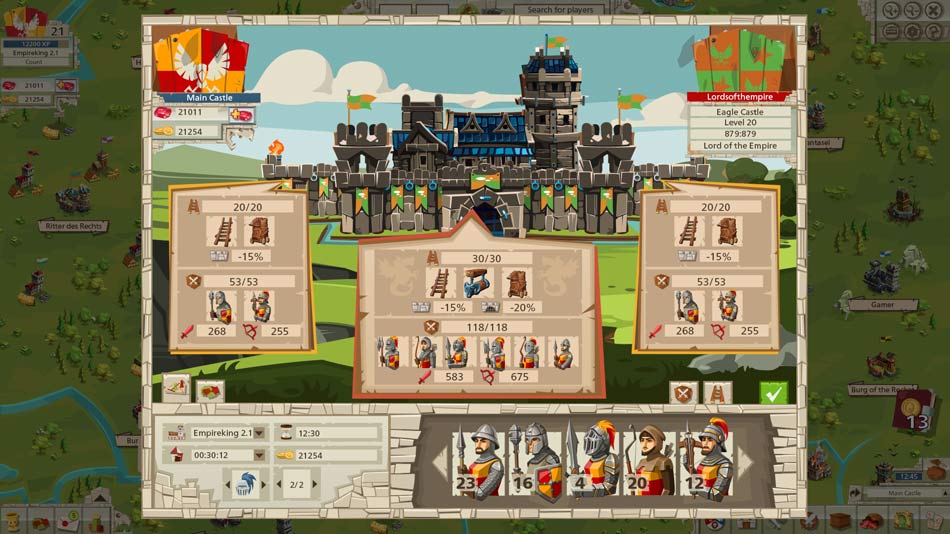The image size is (950, 534).
Task: Show more units with the right arrow
Action: click(744, 462)
